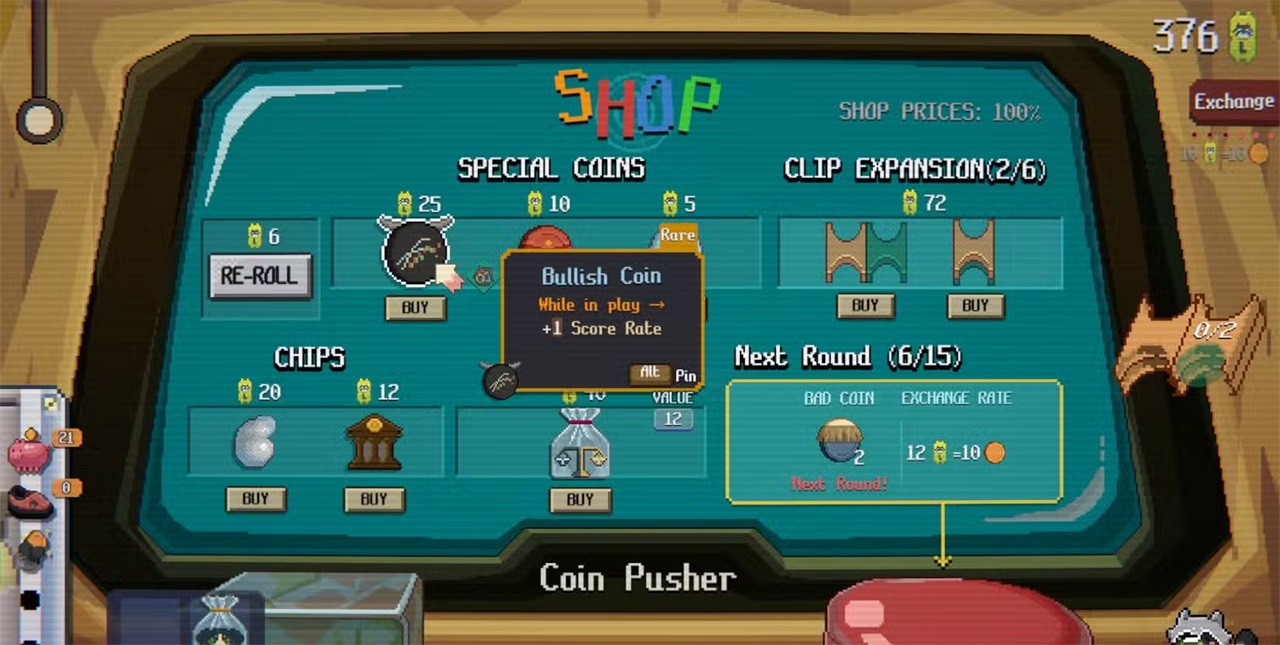Buy the coin bag with scales
Screen dimensions: 1280x645
click(580, 499)
